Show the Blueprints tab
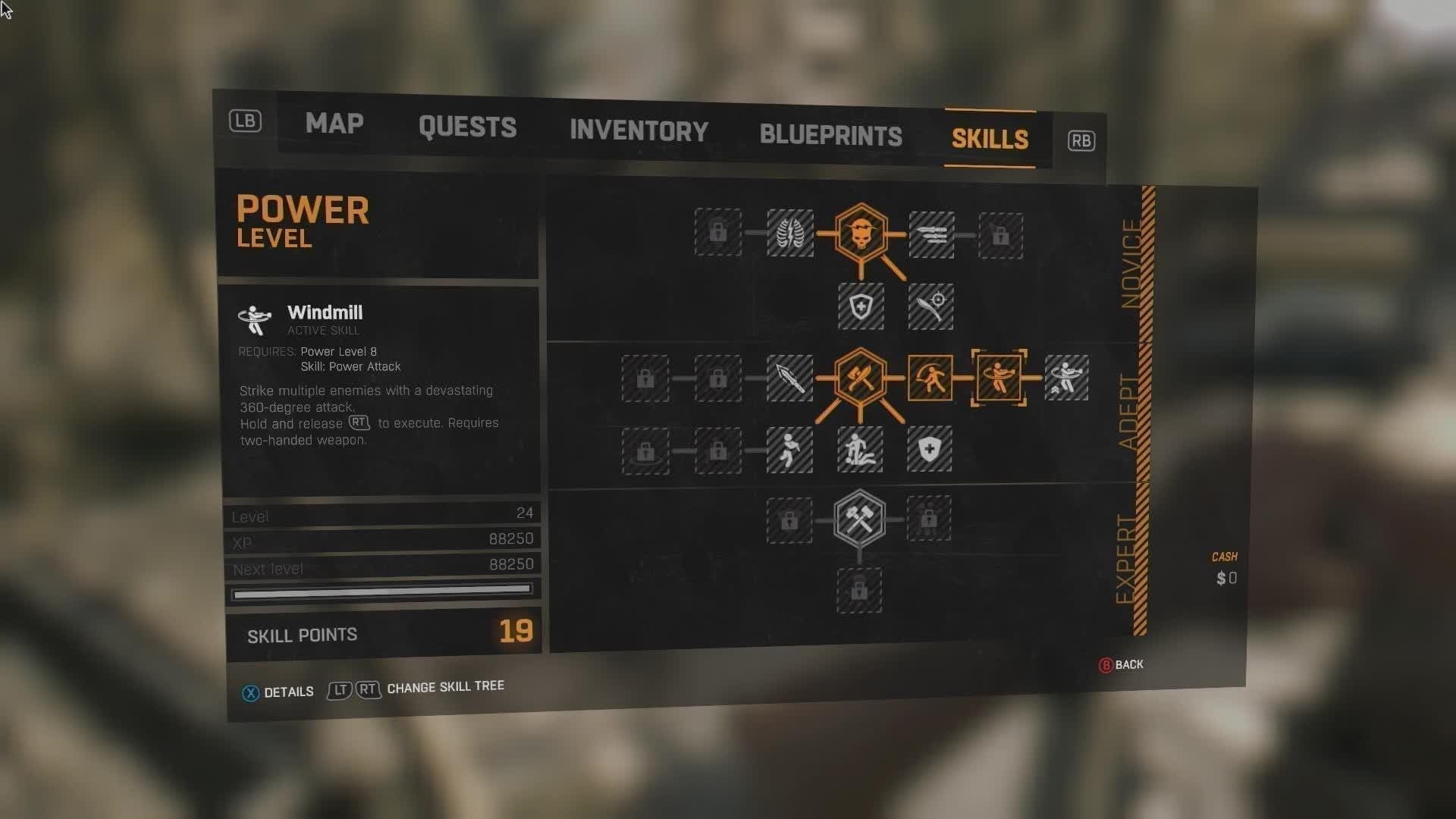Screen dimensions: 1456x819 coord(830,136)
